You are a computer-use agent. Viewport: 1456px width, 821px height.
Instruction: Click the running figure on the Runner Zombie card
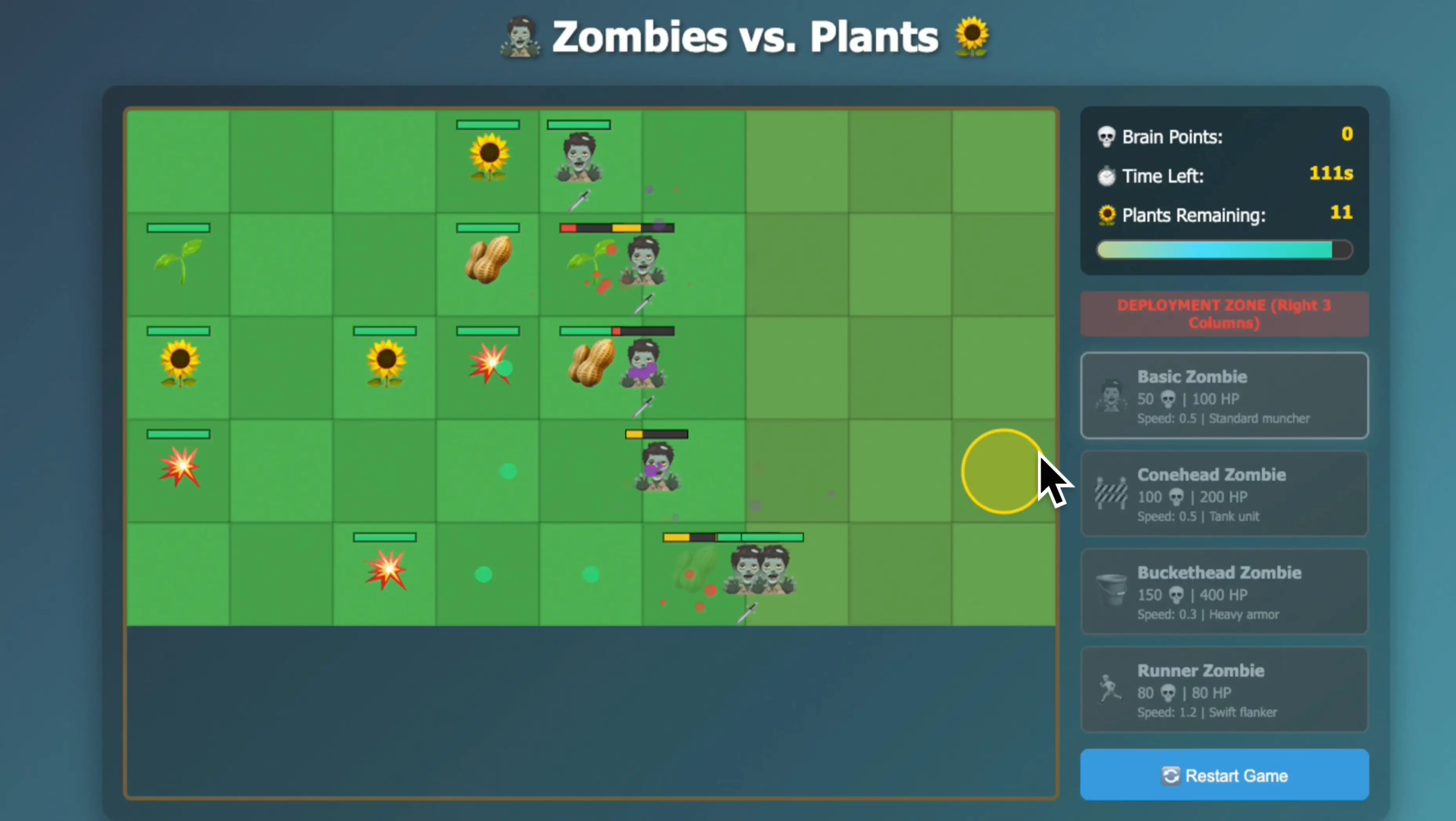point(1110,688)
